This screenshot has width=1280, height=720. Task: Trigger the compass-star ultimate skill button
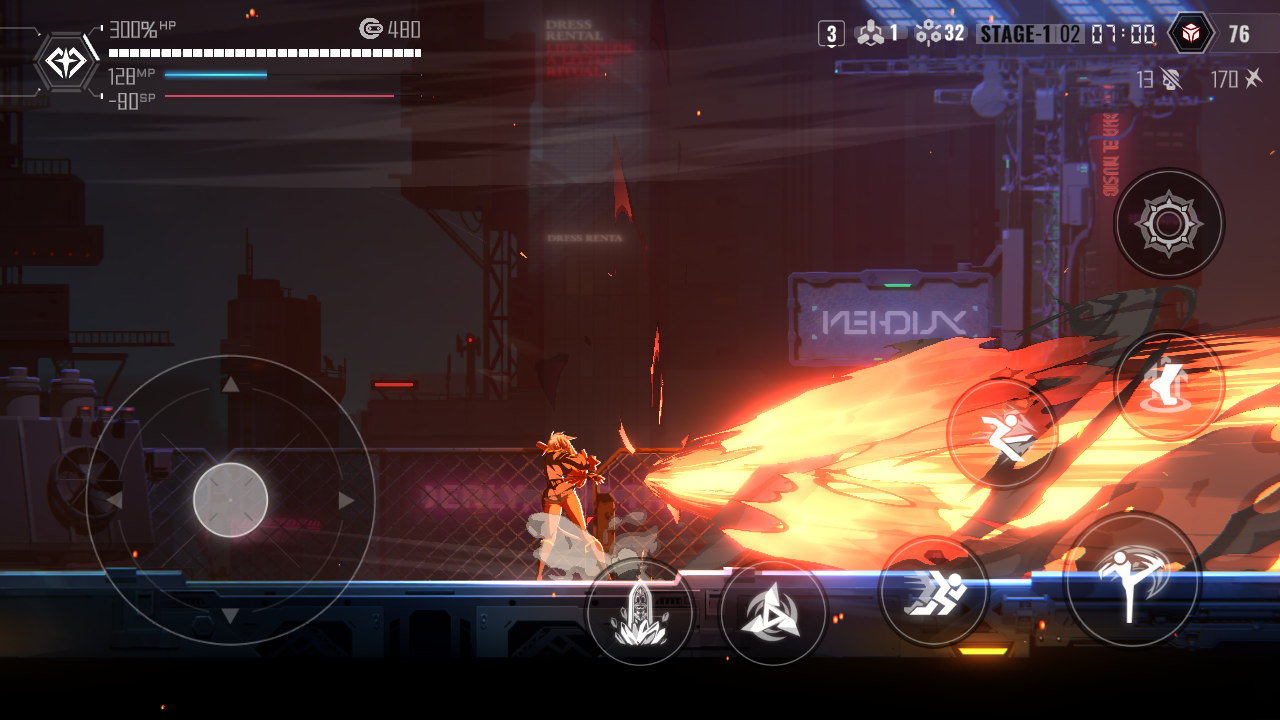1169,223
